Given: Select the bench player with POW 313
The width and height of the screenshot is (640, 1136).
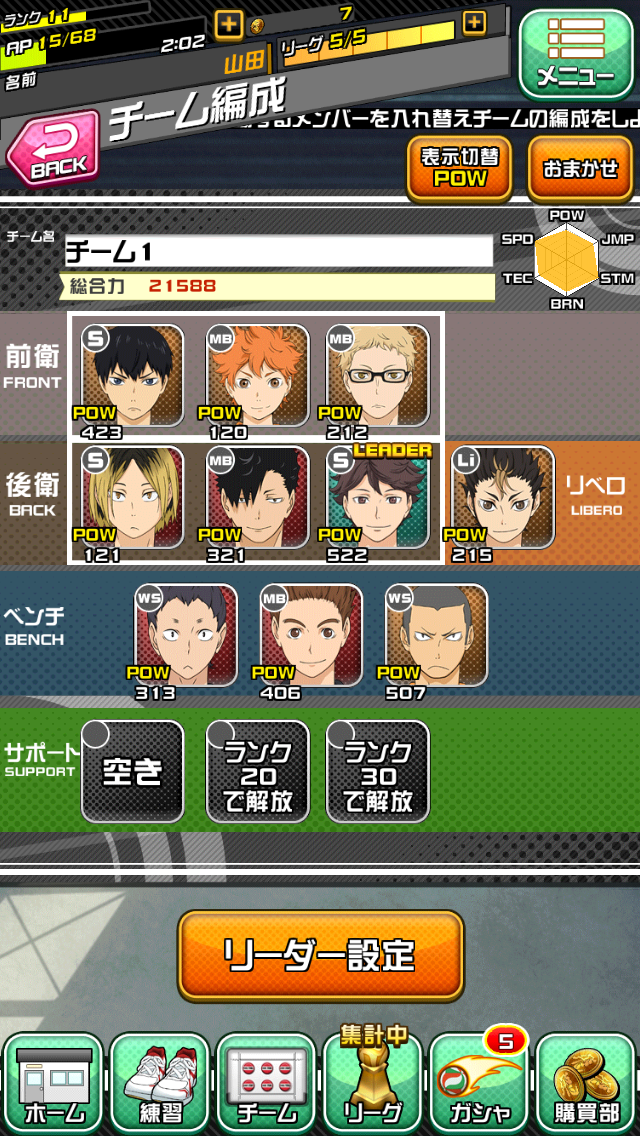Looking at the screenshot, I should coord(186,636).
